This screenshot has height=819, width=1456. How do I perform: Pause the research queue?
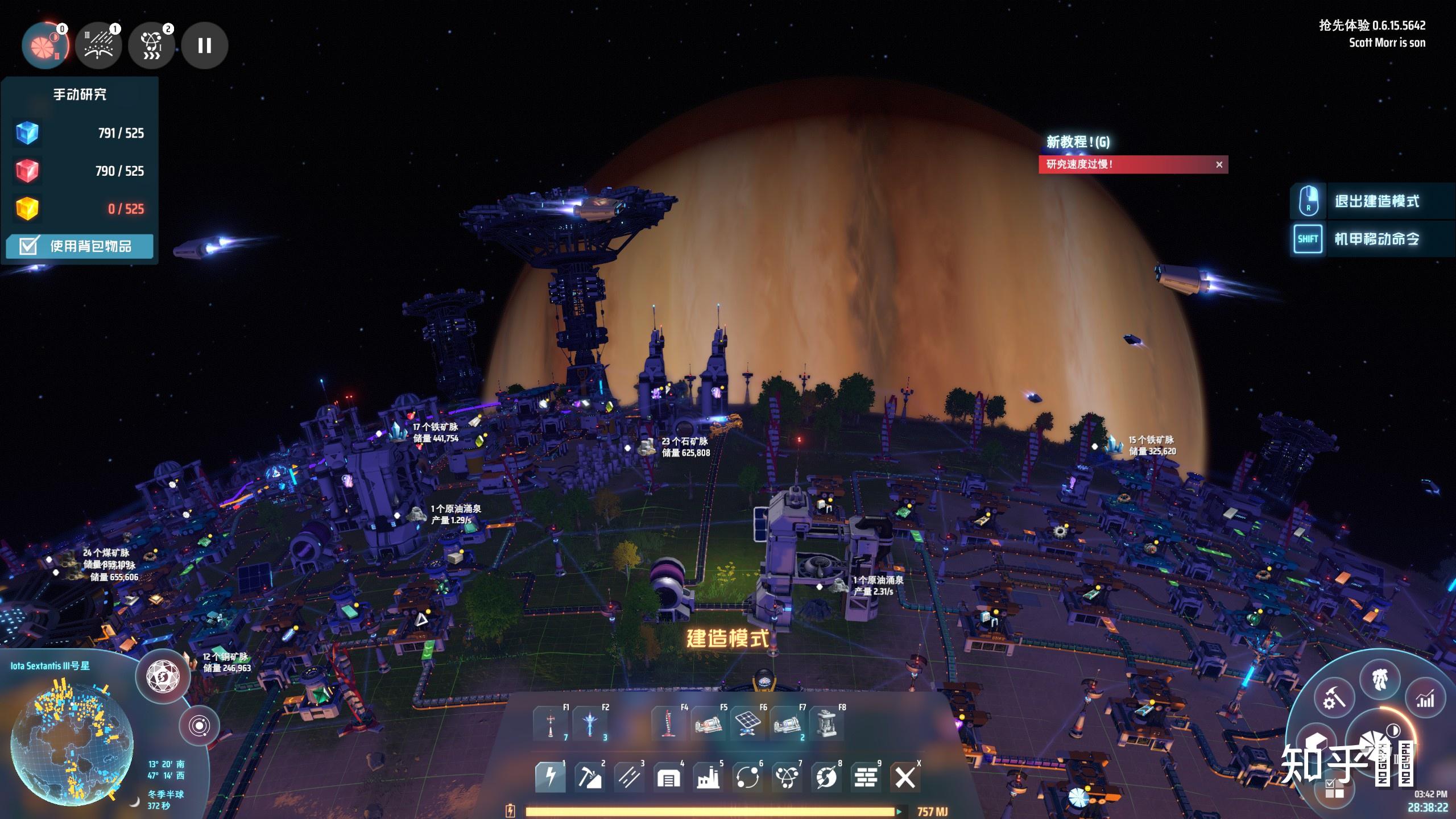(205, 45)
